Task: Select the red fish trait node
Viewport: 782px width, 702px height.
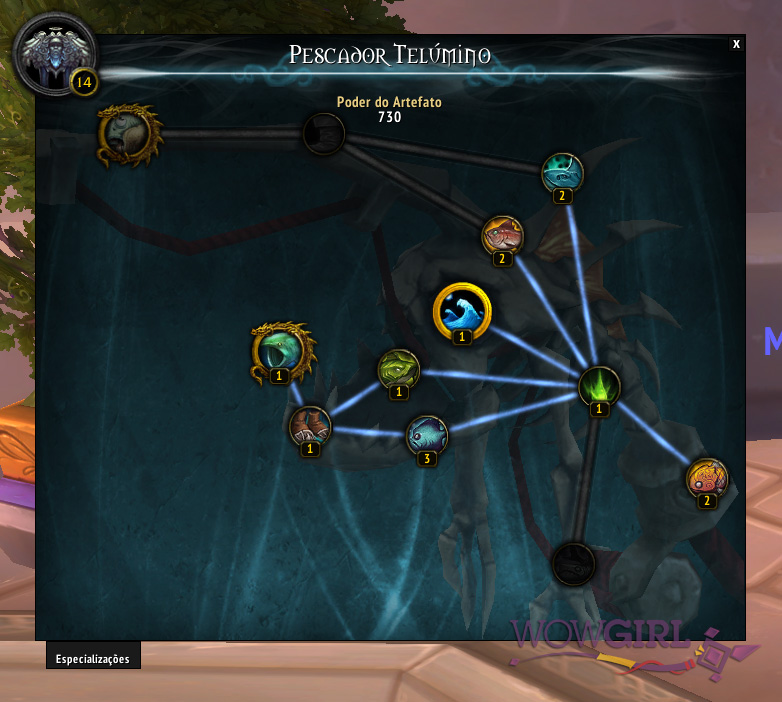Action: 502,236
